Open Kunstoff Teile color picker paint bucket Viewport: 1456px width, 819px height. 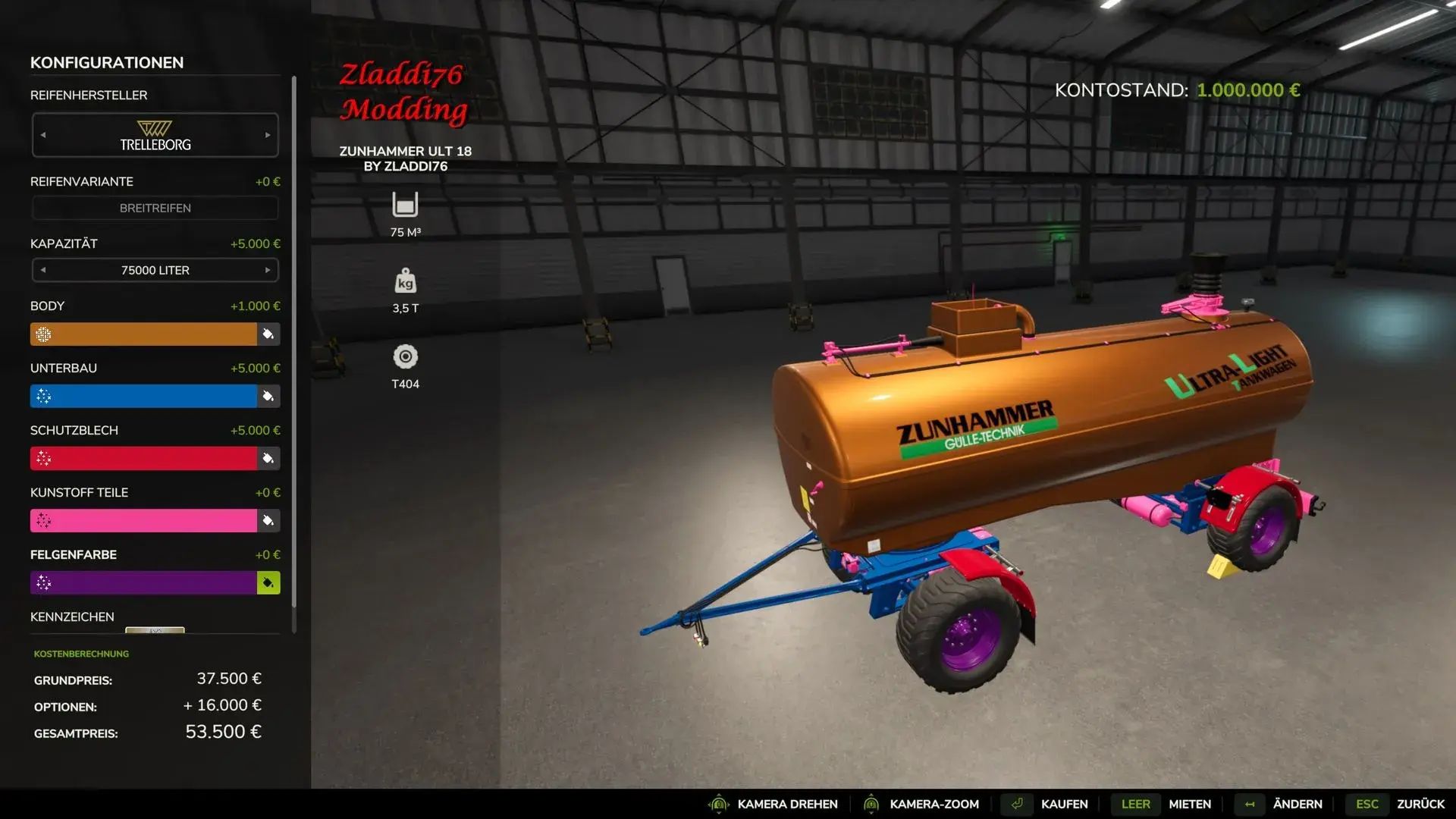point(268,521)
